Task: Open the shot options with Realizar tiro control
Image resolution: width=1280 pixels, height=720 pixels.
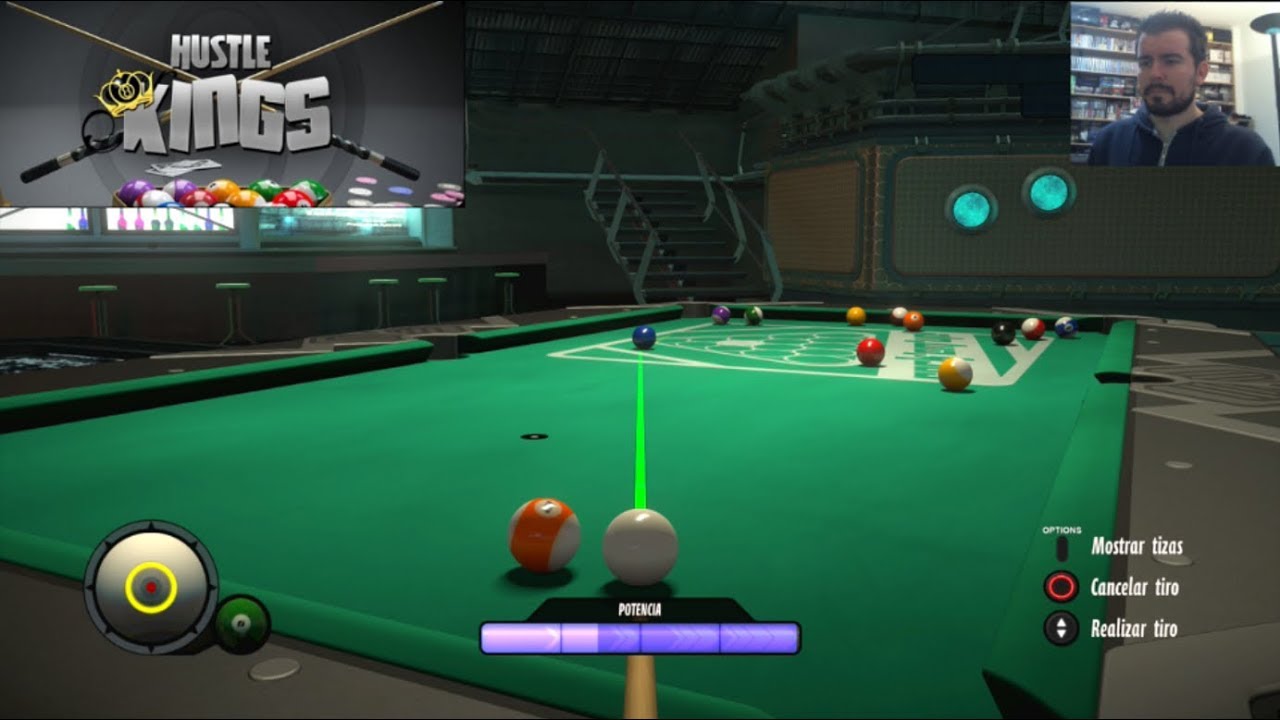Action: [x=1135, y=628]
